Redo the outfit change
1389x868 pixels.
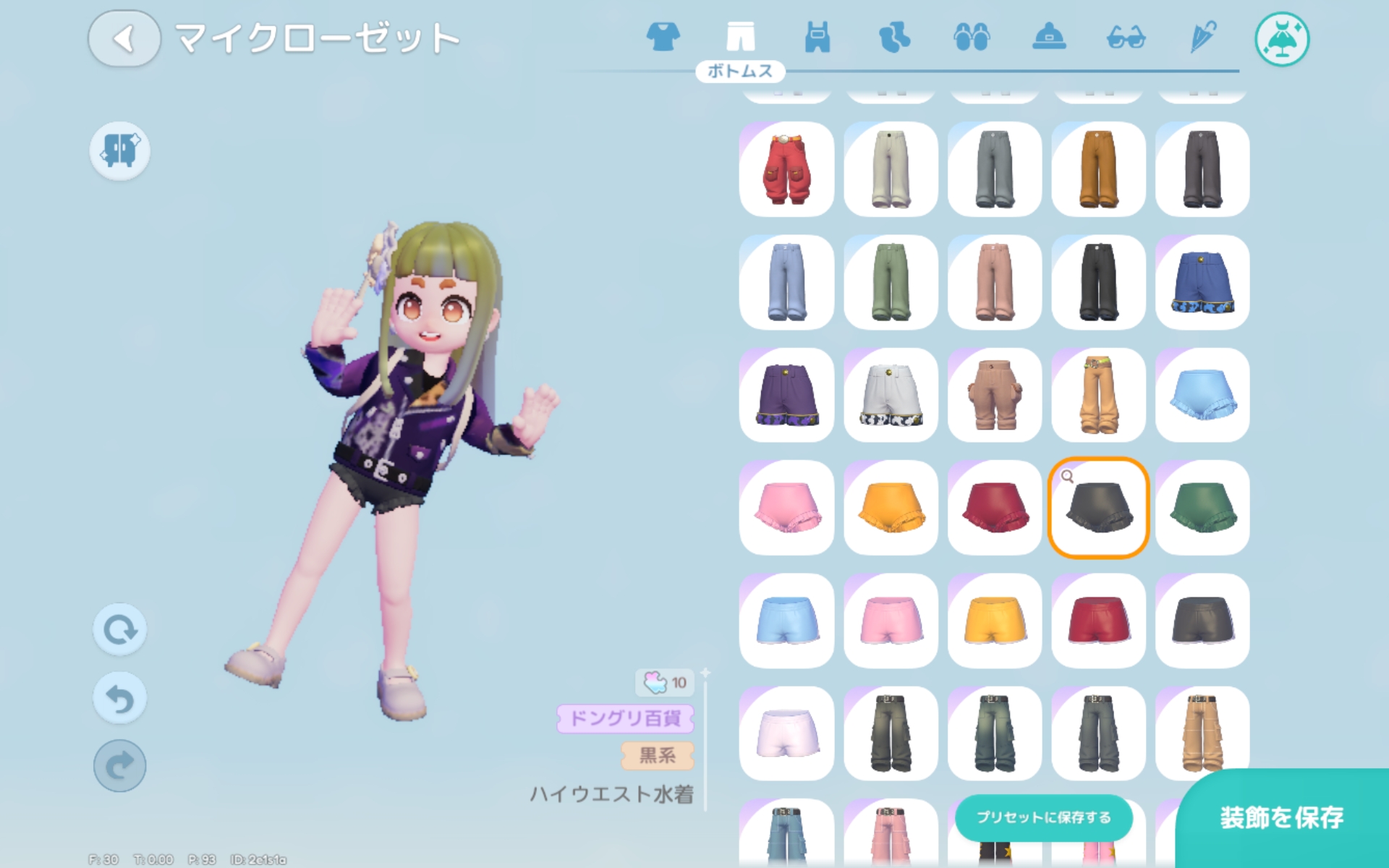(120, 765)
